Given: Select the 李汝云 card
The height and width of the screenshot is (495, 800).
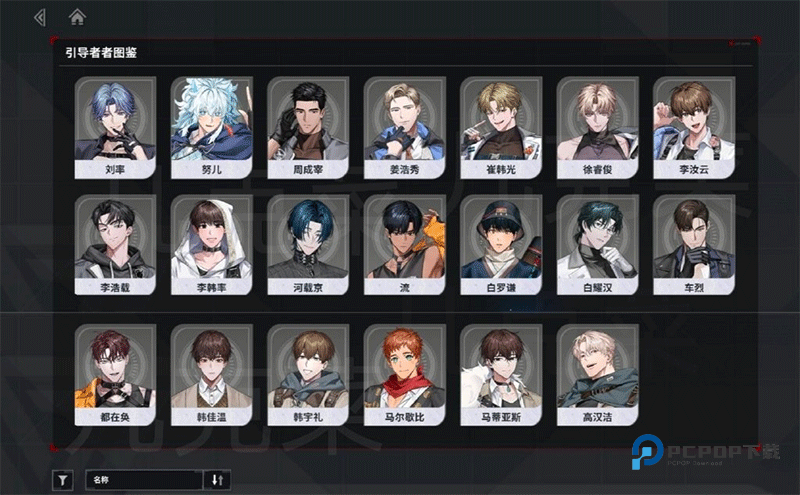Looking at the screenshot, I should (694, 127).
